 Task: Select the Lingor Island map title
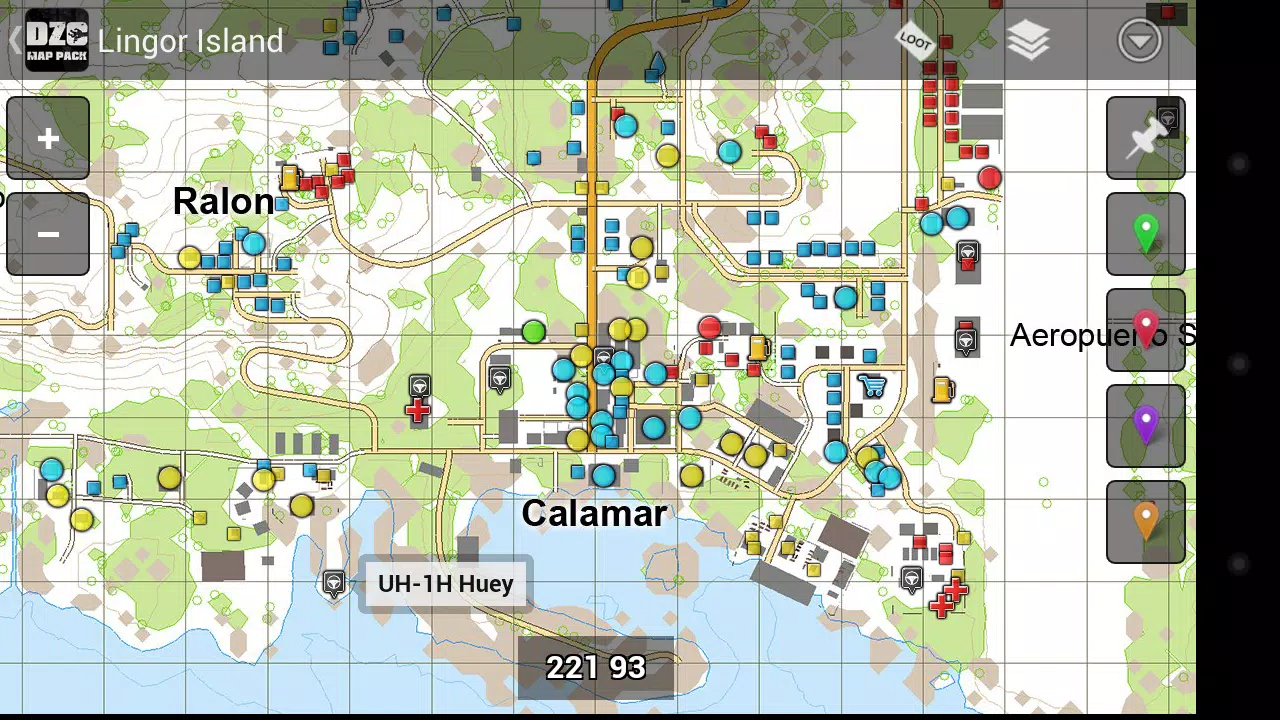click(x=190, y=41)
